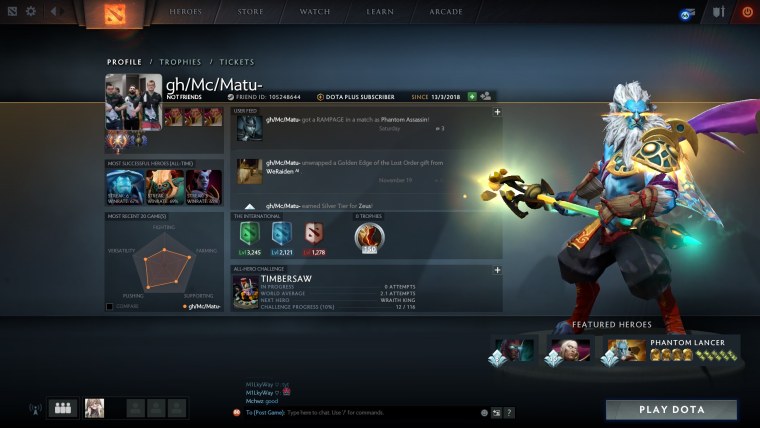Open the Heroes menu
The image size is (760, 428).
click(188, 12)
